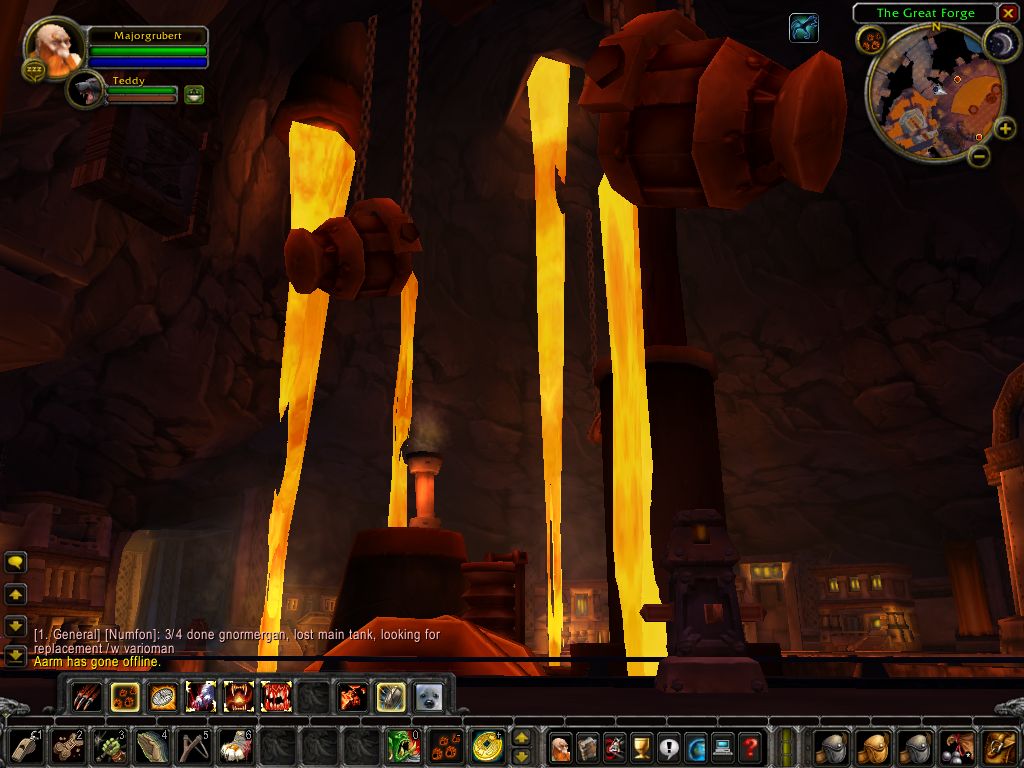The height and width of the screenshot is (768, 1024).
Task: Zoom in the minimap with the plus button
Action: pos(1004,129)
